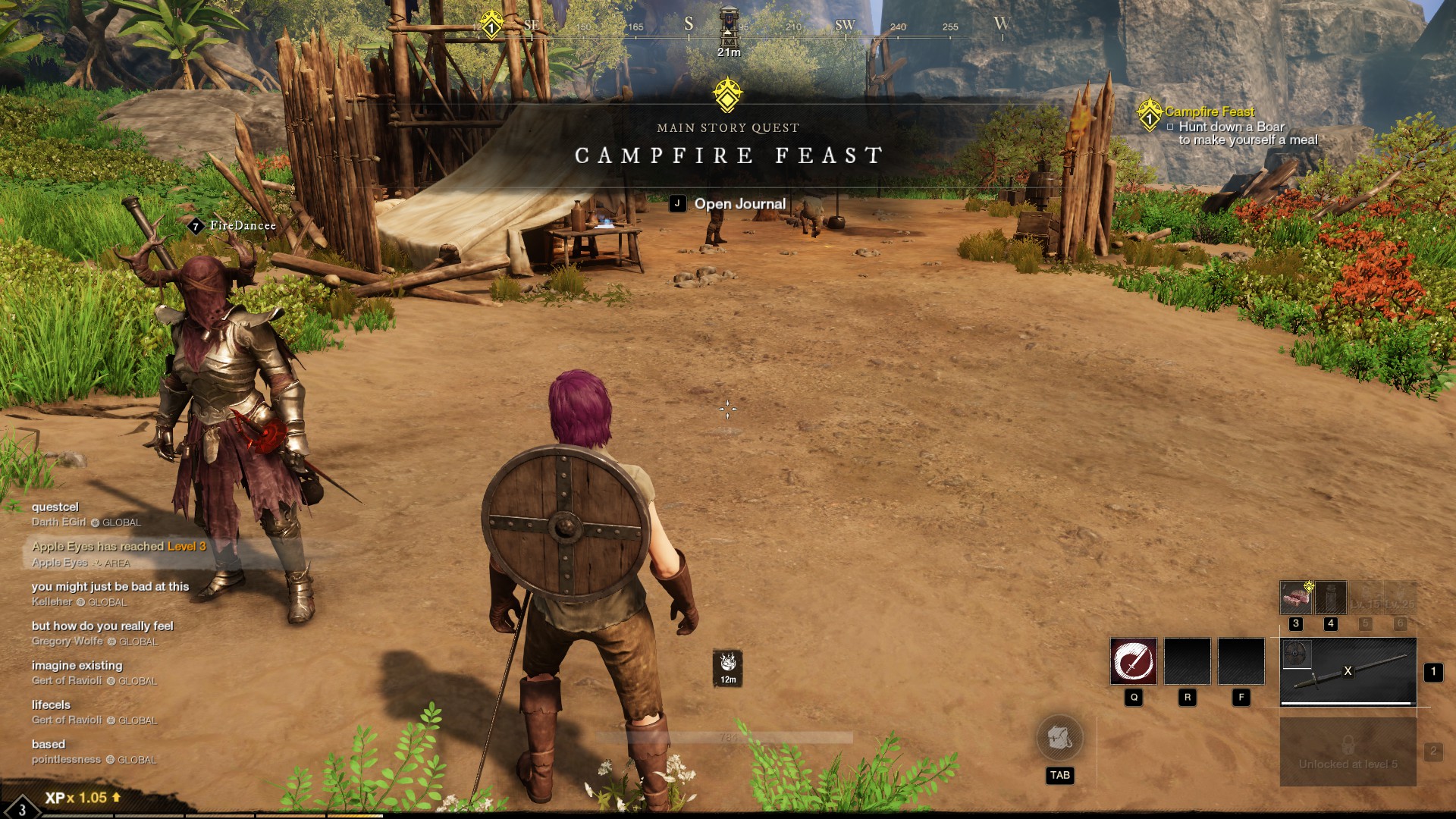Activate the sword Whirling Blade ability icon

(x=1134, y=661)
